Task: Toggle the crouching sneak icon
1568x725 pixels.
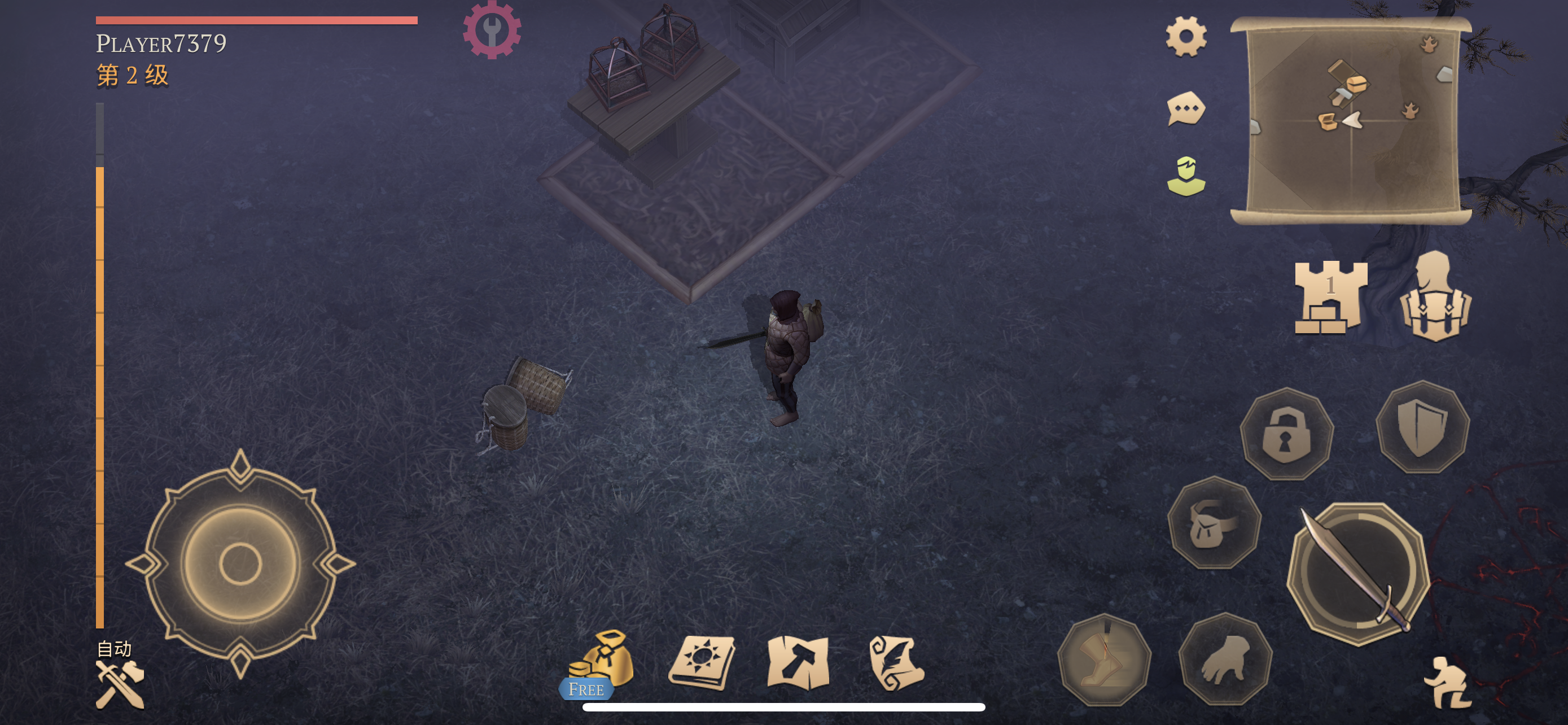Action: pyautogui.click(x=1448, y=683)
